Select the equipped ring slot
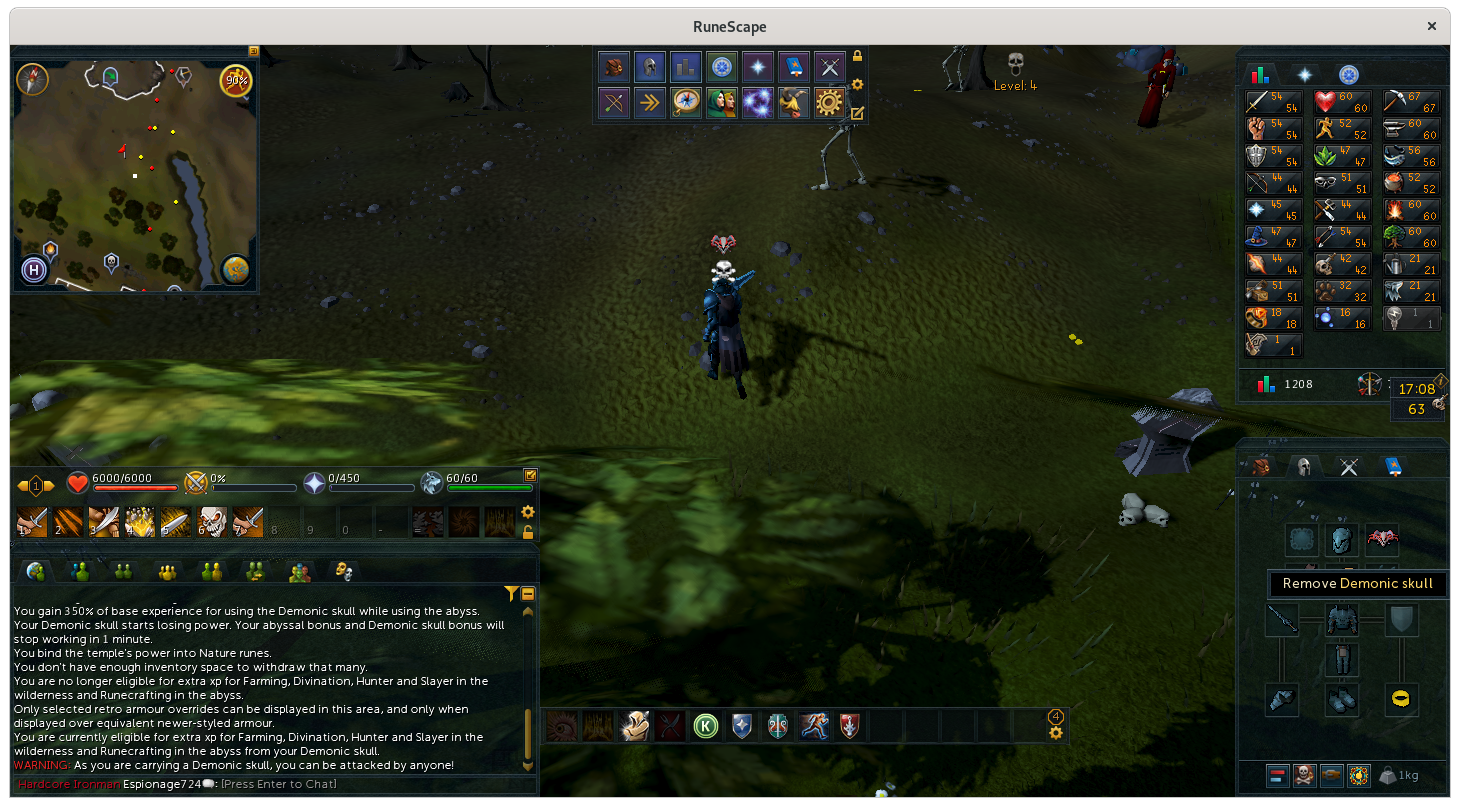Image resolution: width=1460 pixels, height=807 pixels. pyautogui.click(x=1402, y=700)
